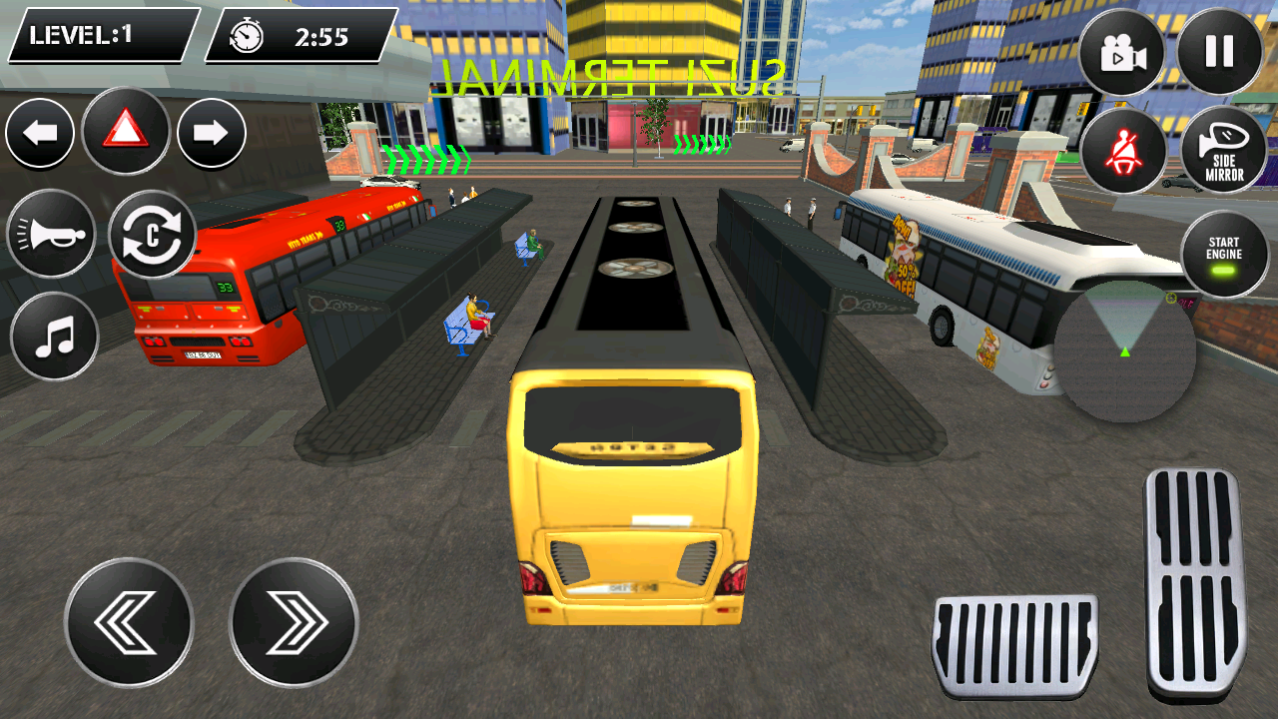Steer right with the double-chevron button
Image resolution: width=1278 pixels, height=719 pixels.
click(294, 621)
